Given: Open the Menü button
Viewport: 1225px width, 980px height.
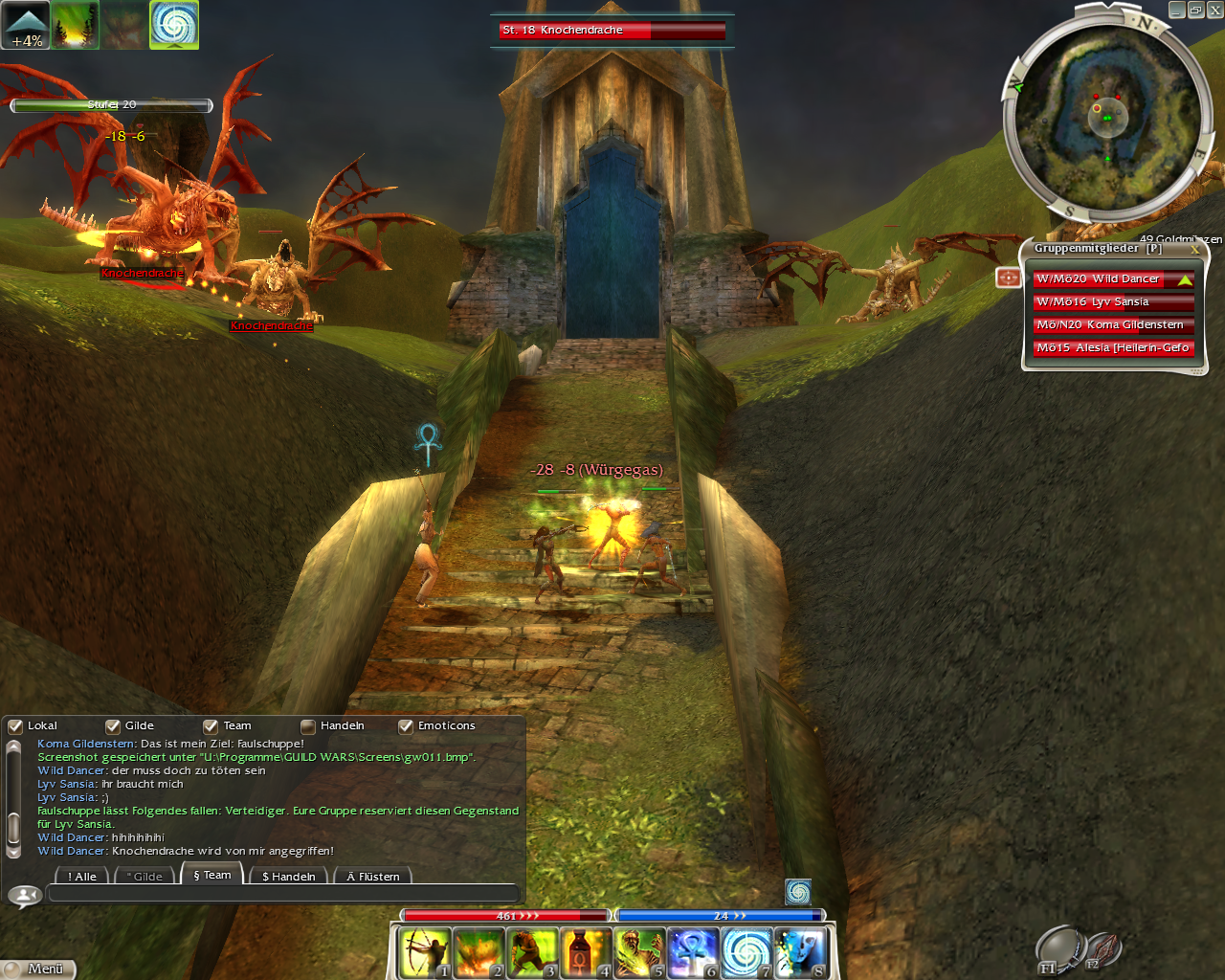Looking at the screenshot, I should coord(38,969).
